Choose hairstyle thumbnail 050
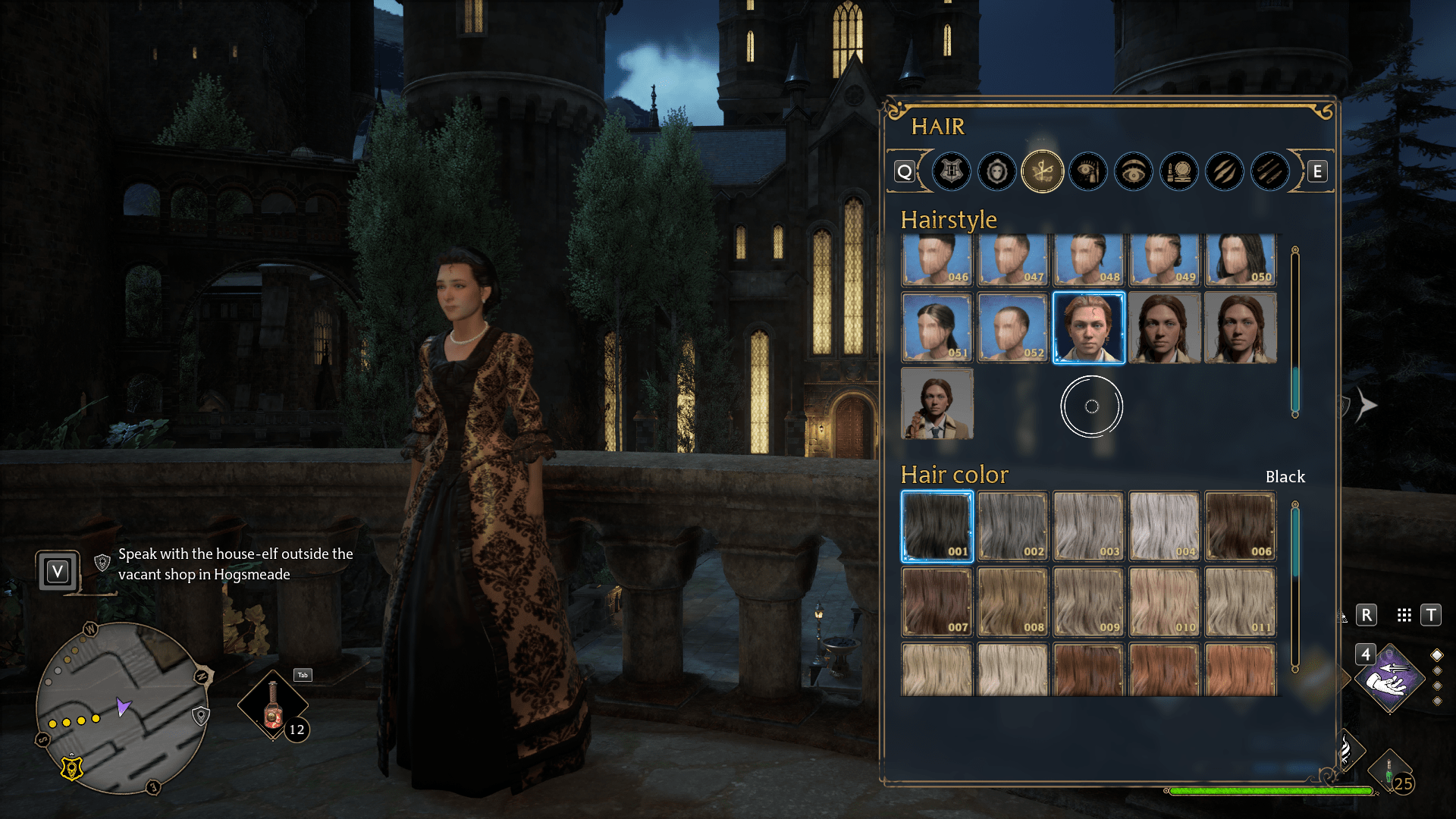 coord(1241,260)
